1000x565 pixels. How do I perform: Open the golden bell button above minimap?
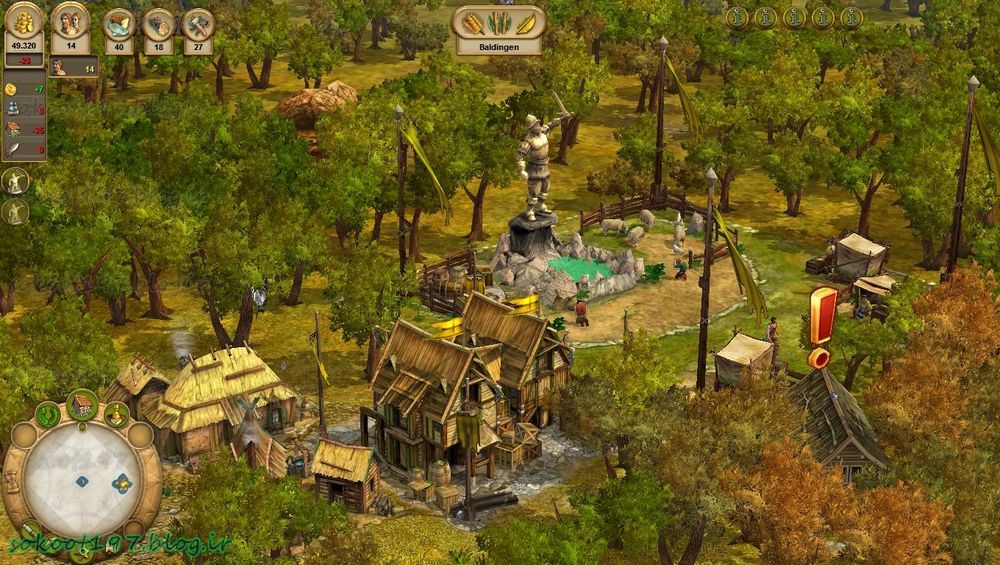coord(117,414)
